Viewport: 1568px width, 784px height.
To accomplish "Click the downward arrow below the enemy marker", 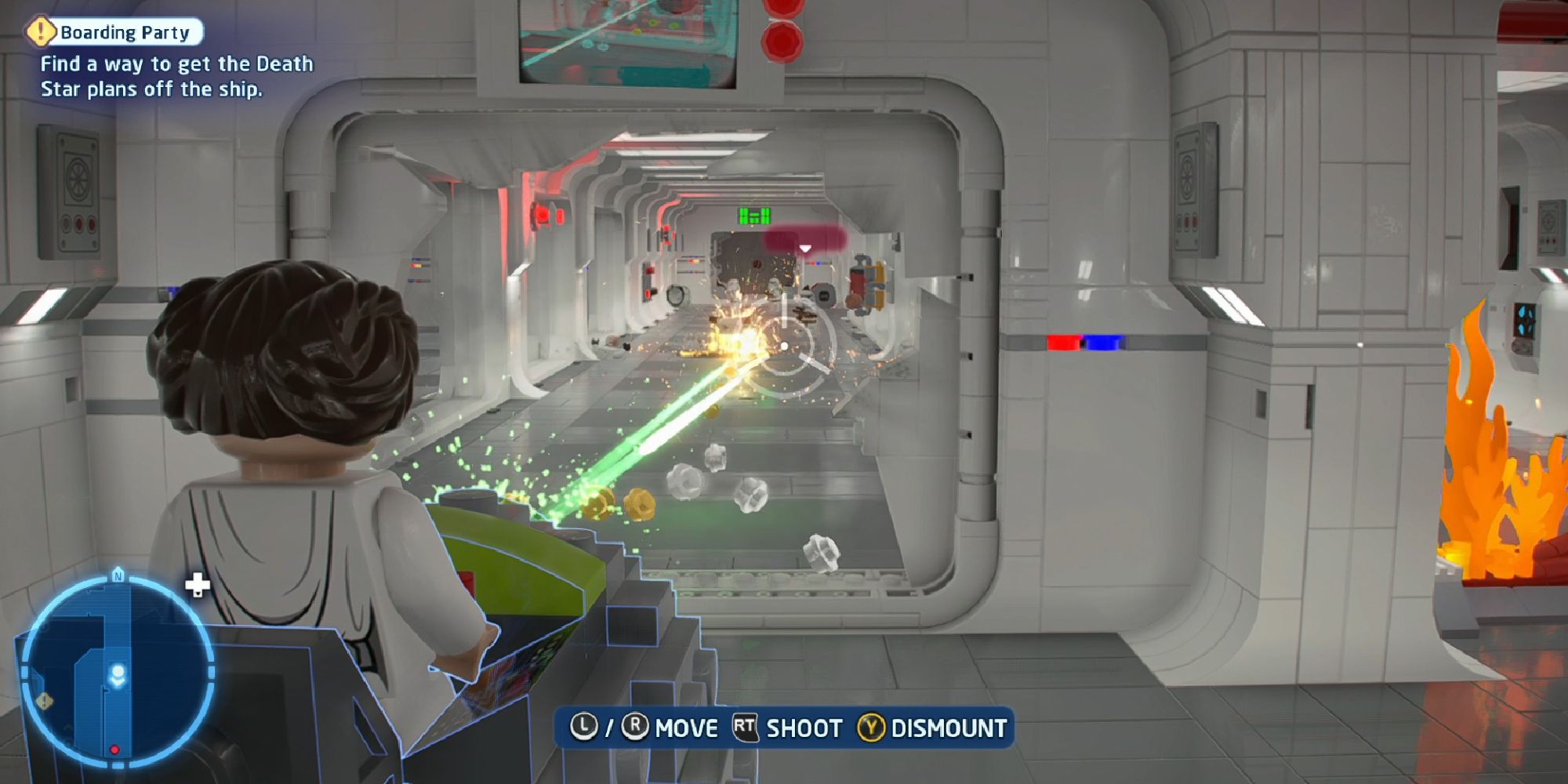I will 805,246.
